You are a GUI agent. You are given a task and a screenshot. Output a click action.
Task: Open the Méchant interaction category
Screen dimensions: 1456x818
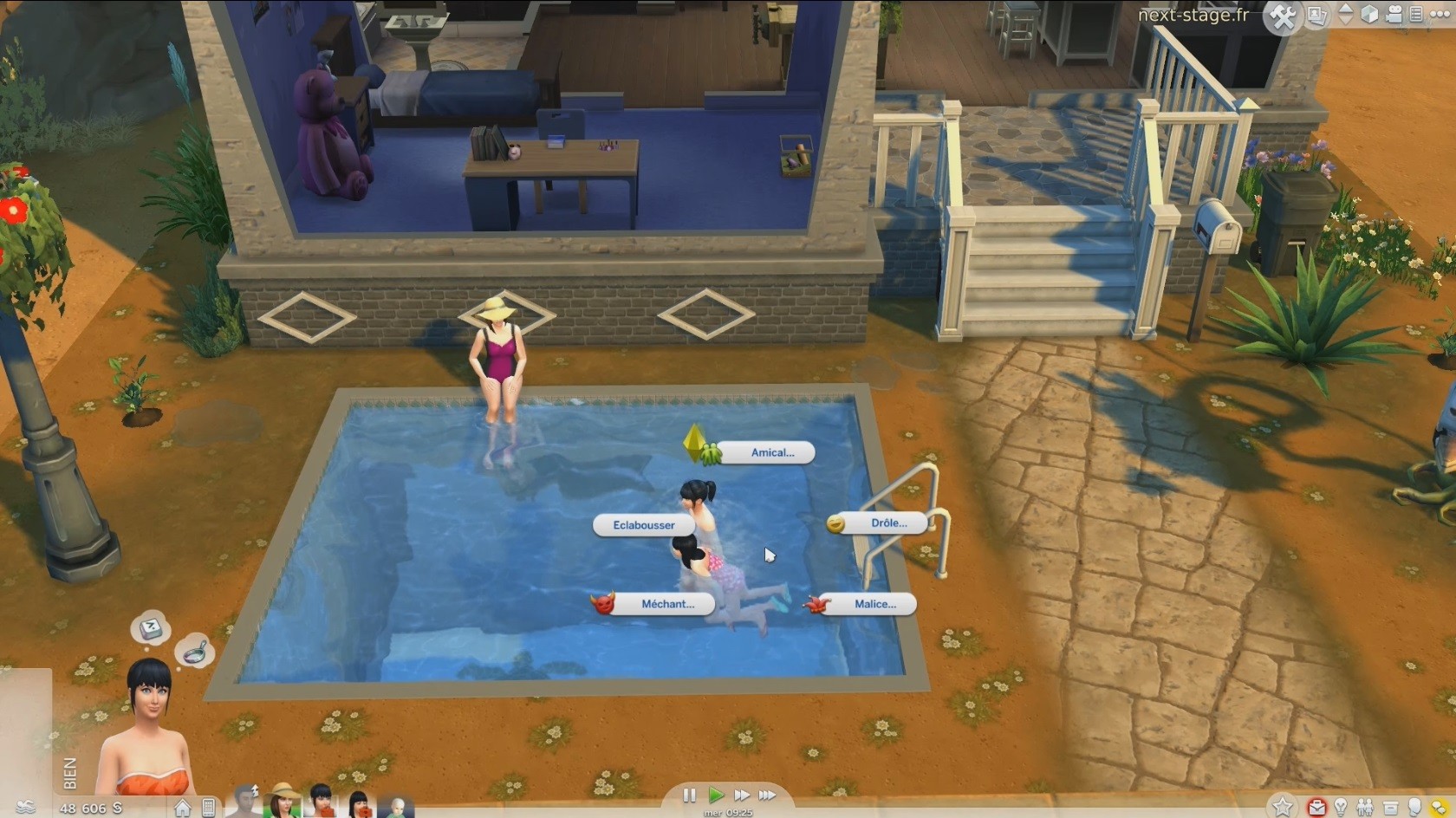click(667, 604)
